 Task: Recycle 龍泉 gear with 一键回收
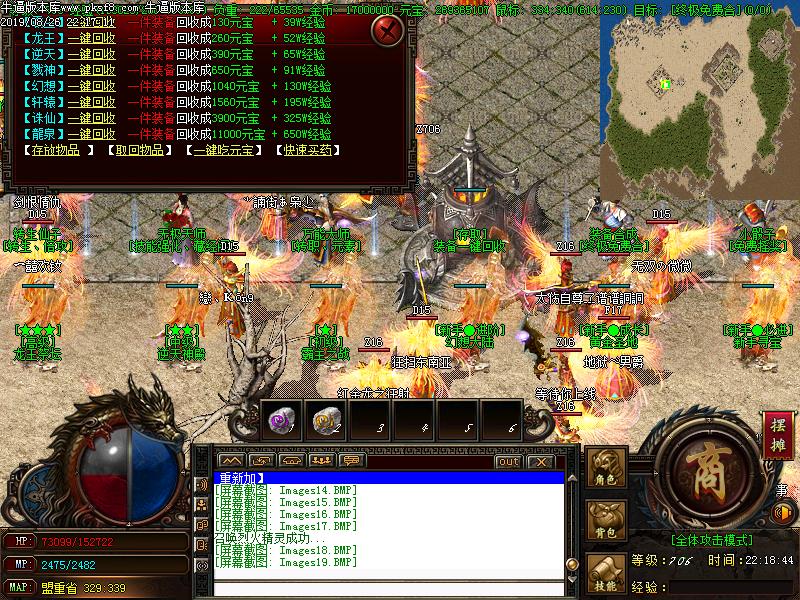tap(91, 134)
